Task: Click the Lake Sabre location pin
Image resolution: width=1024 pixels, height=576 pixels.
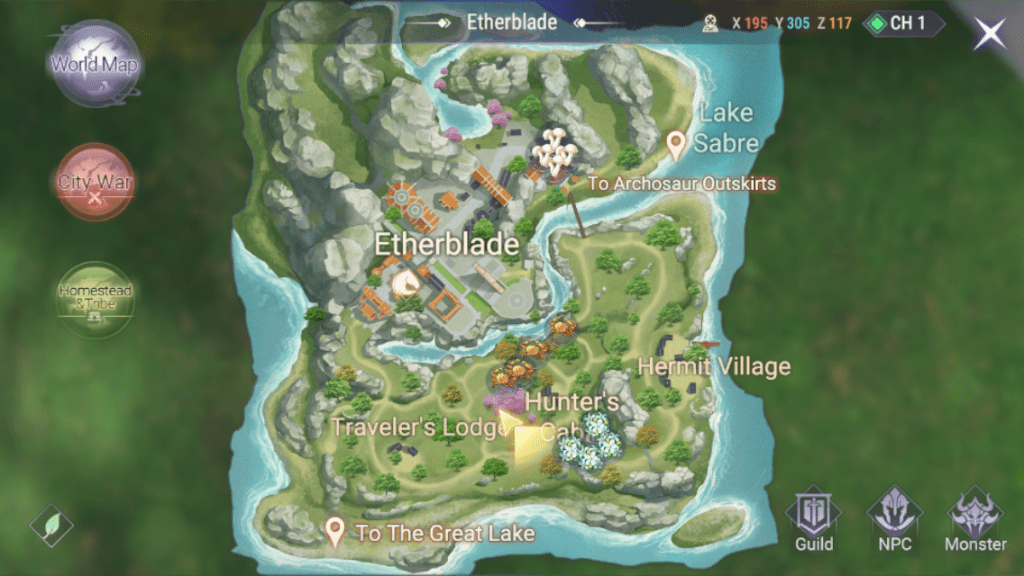Action: click(677, 146)
